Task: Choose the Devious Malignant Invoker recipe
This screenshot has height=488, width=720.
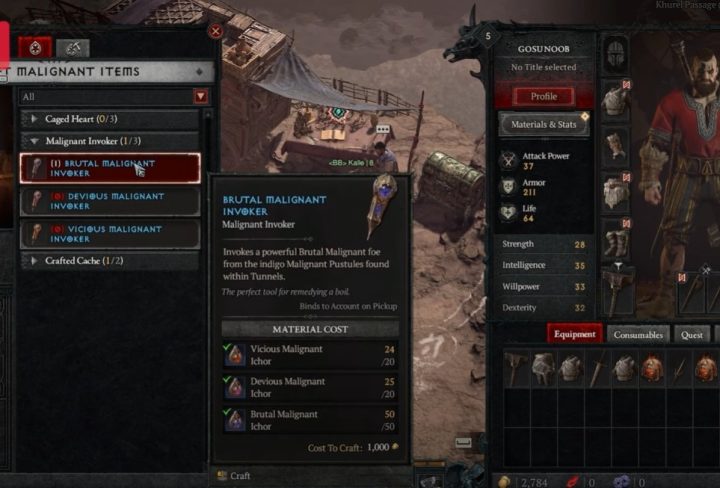Action: [x=110, y=201]
